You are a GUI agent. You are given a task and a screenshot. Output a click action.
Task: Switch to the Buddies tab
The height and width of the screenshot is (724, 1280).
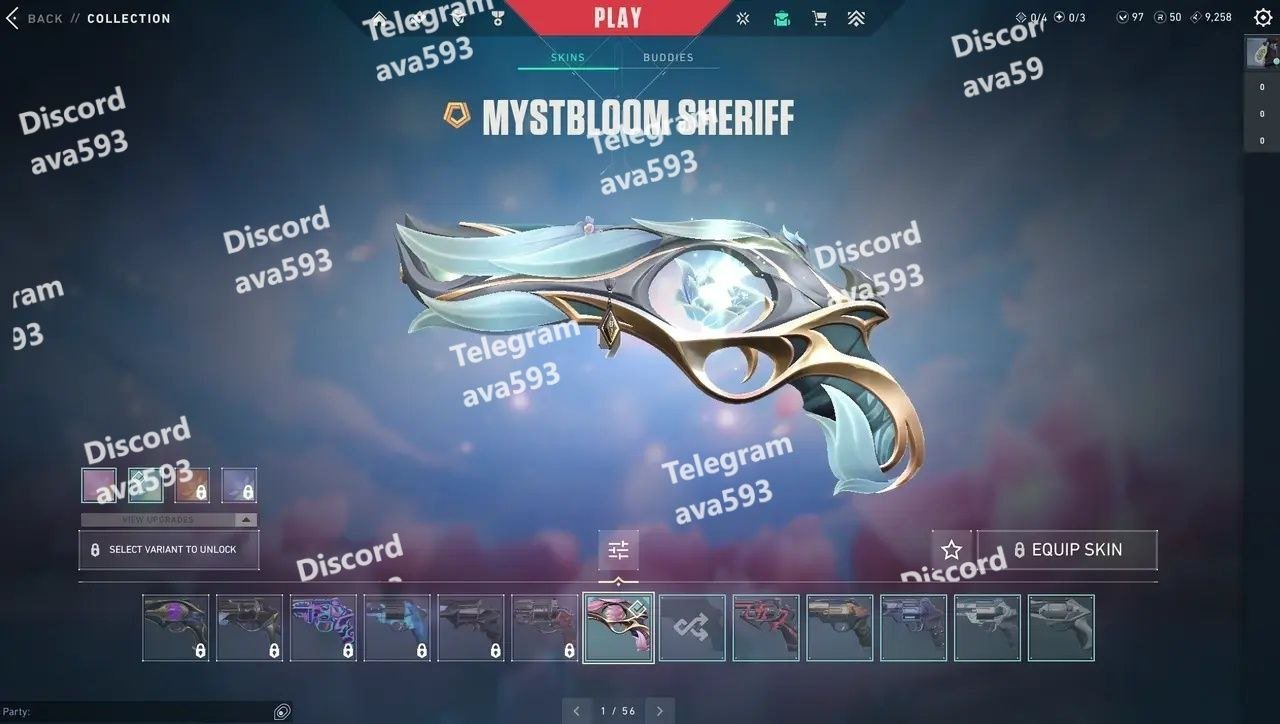click(668, 57)
